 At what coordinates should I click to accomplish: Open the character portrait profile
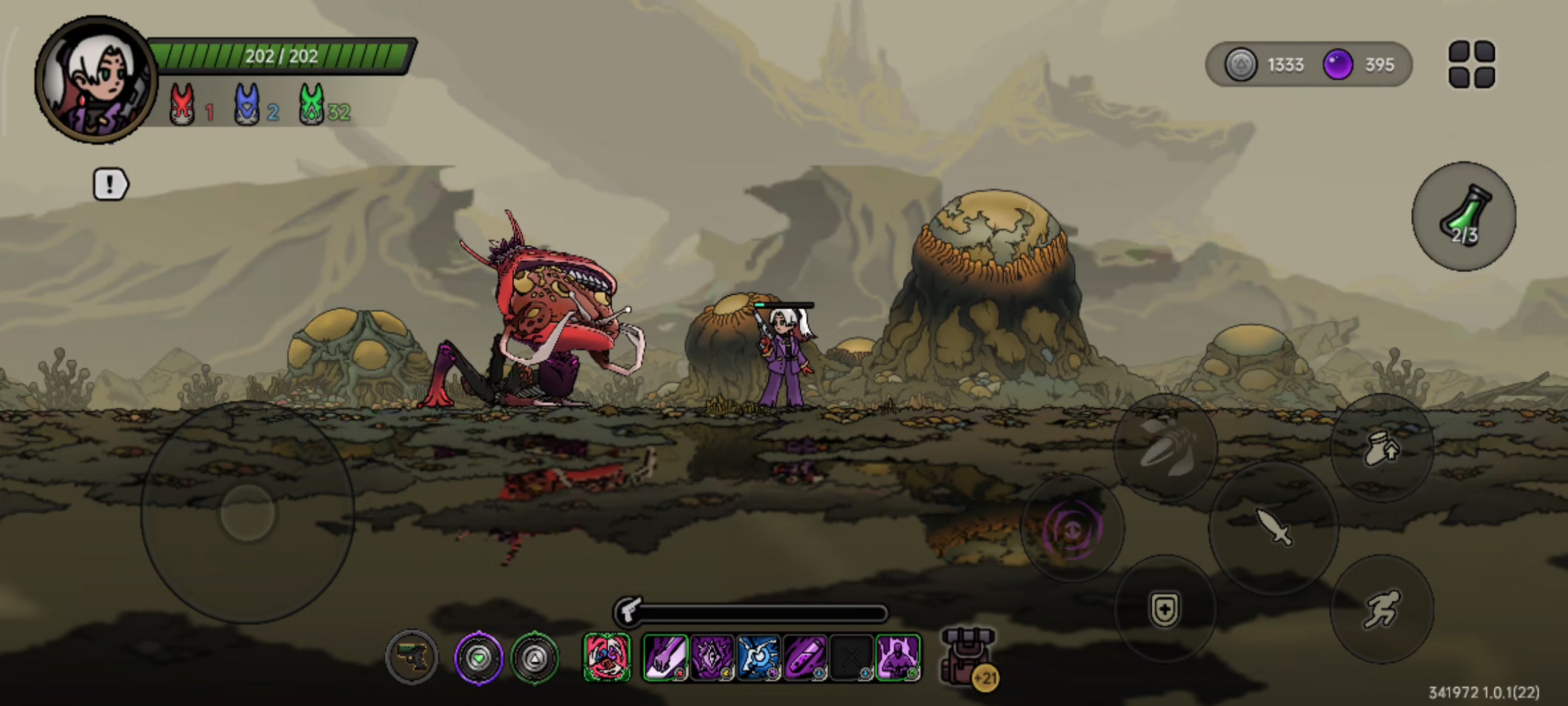(x=95, y=80)
